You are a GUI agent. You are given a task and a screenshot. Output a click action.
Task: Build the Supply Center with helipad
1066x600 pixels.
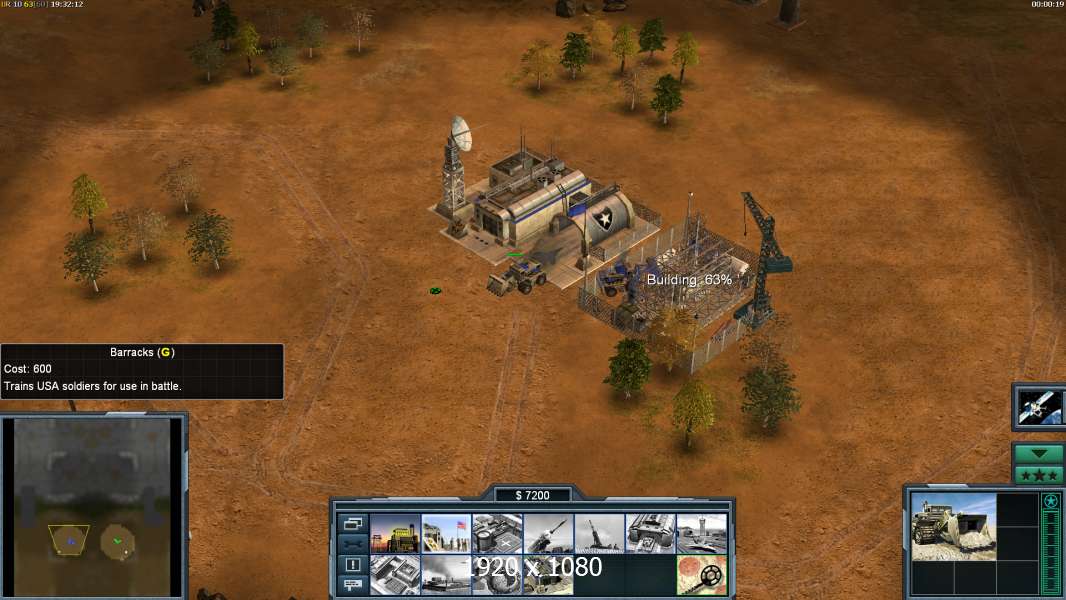(x=497, y=534)
